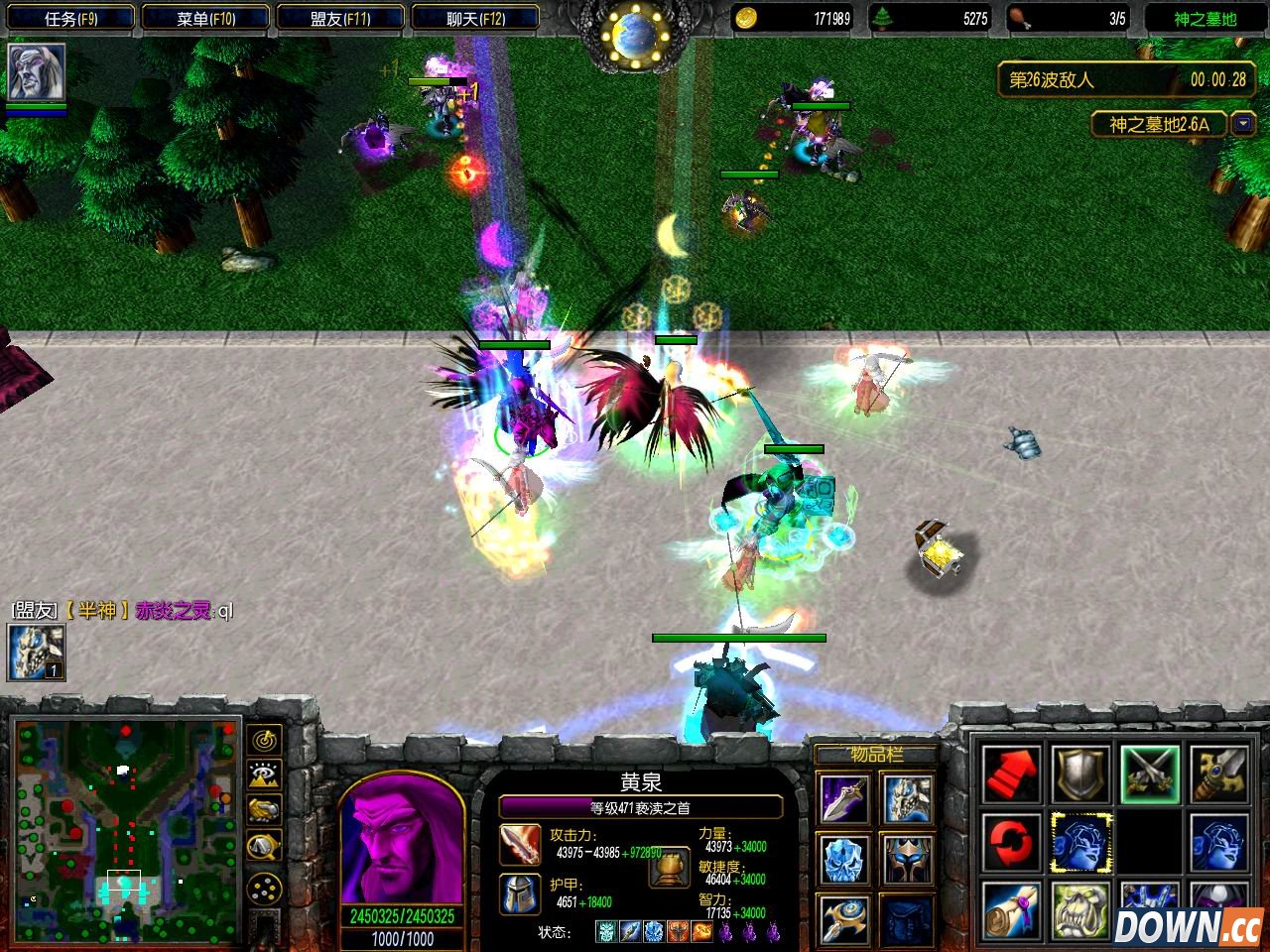Open the 任务 (F9) quests menu

pyautogui.click(x=70, y=19)
